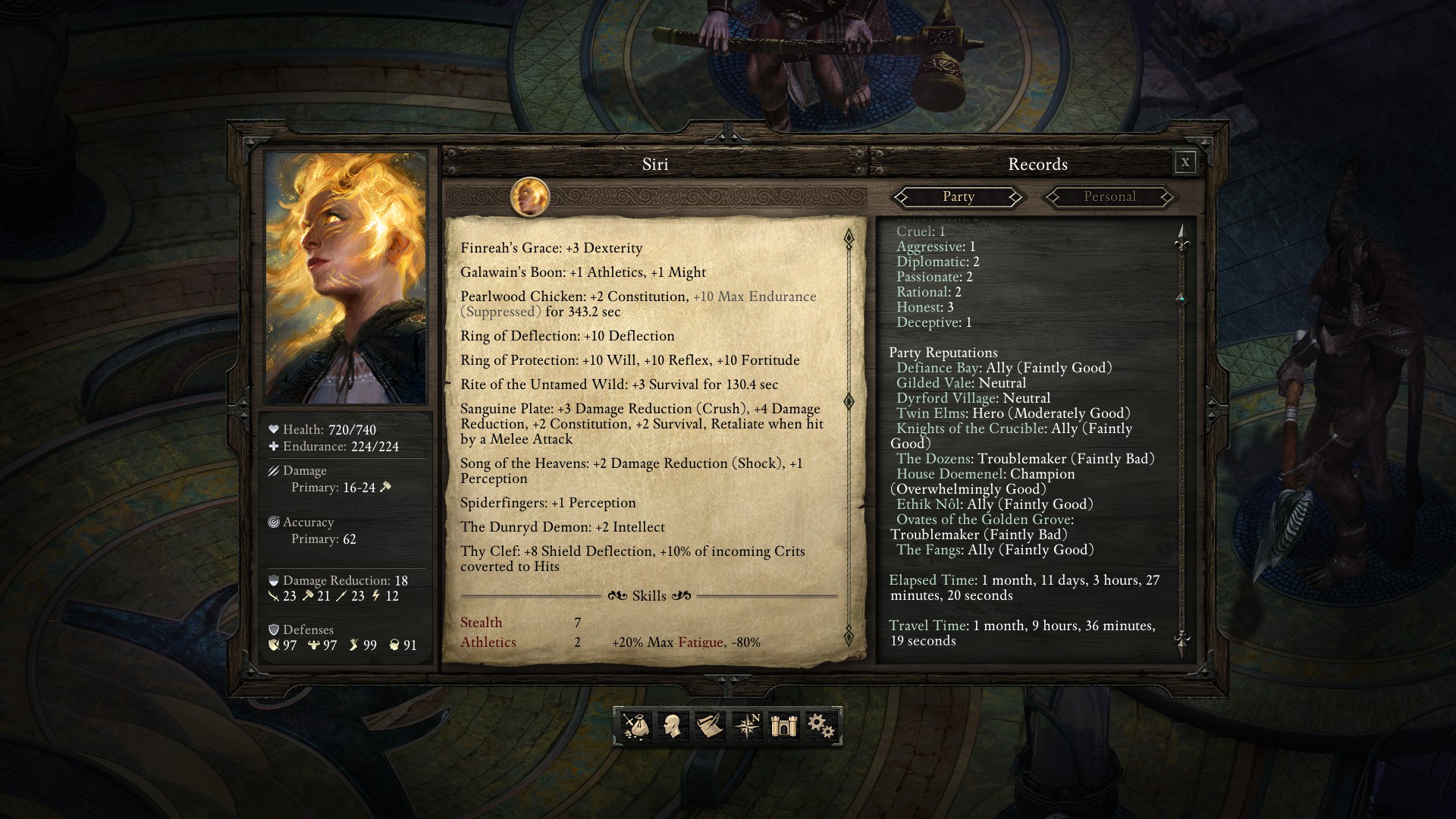
Task: Click the stat sheet scrollbar up arrow
Action: tap(849, 238)
